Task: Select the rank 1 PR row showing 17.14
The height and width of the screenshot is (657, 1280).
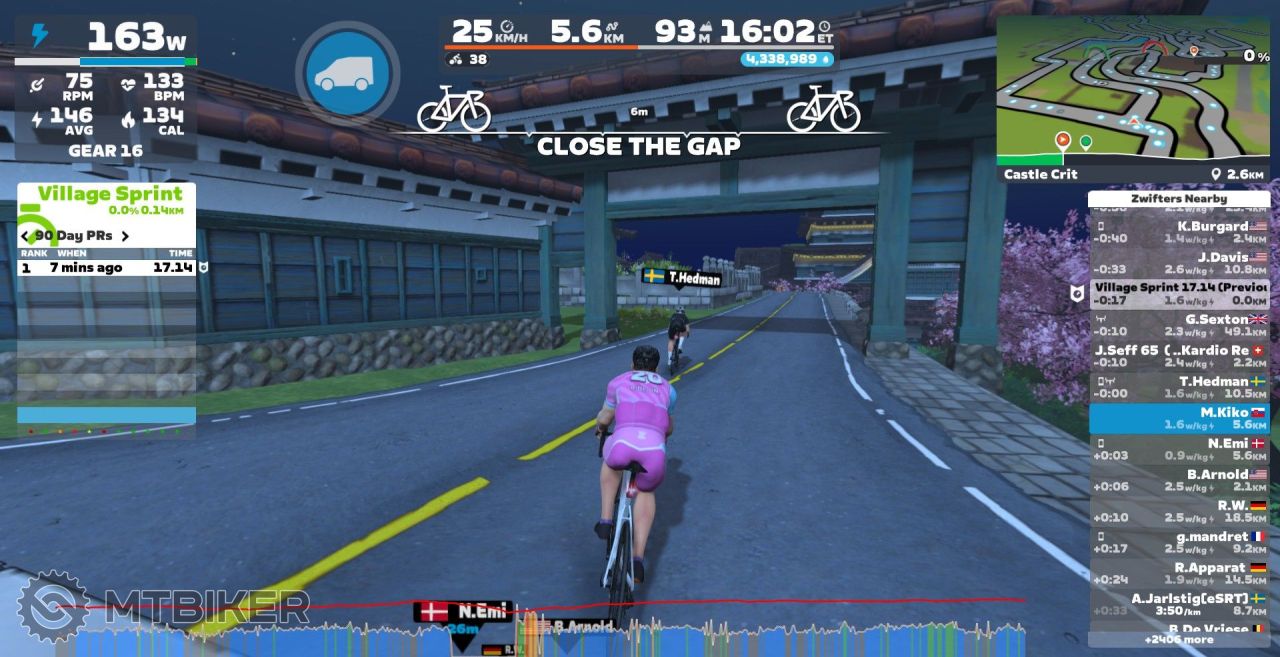Action: pos(106,268)
